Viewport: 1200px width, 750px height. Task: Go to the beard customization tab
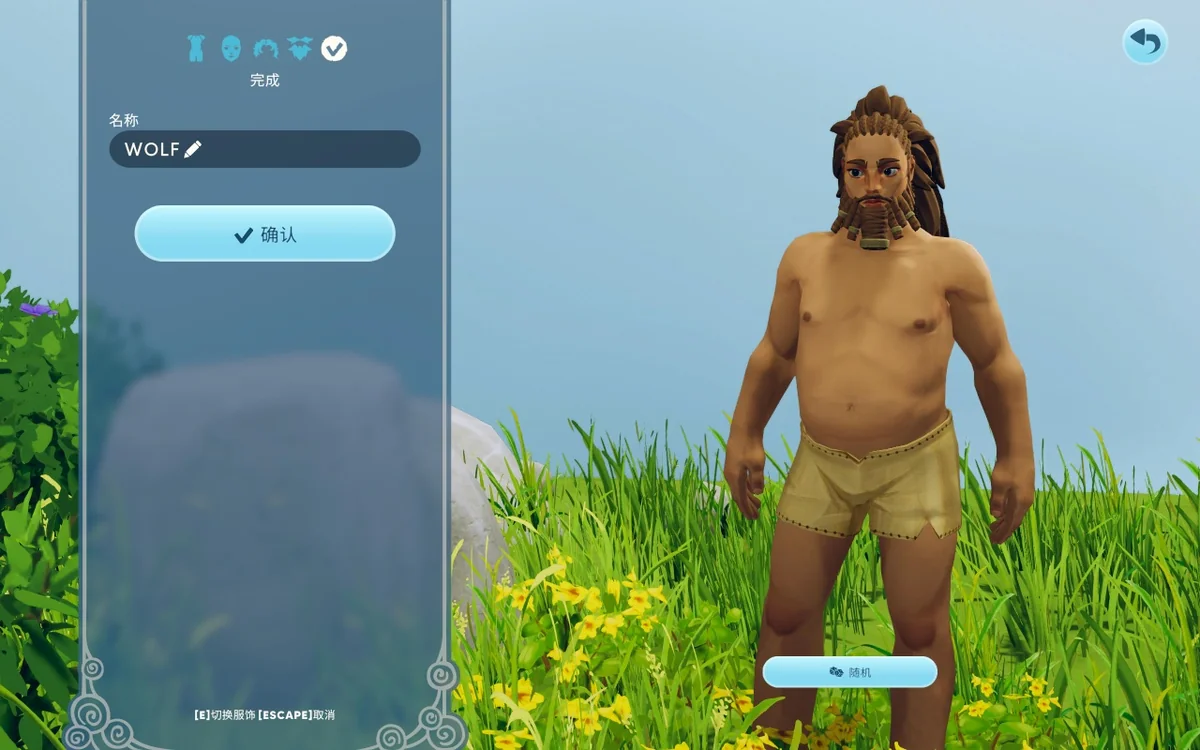(299, 48)
